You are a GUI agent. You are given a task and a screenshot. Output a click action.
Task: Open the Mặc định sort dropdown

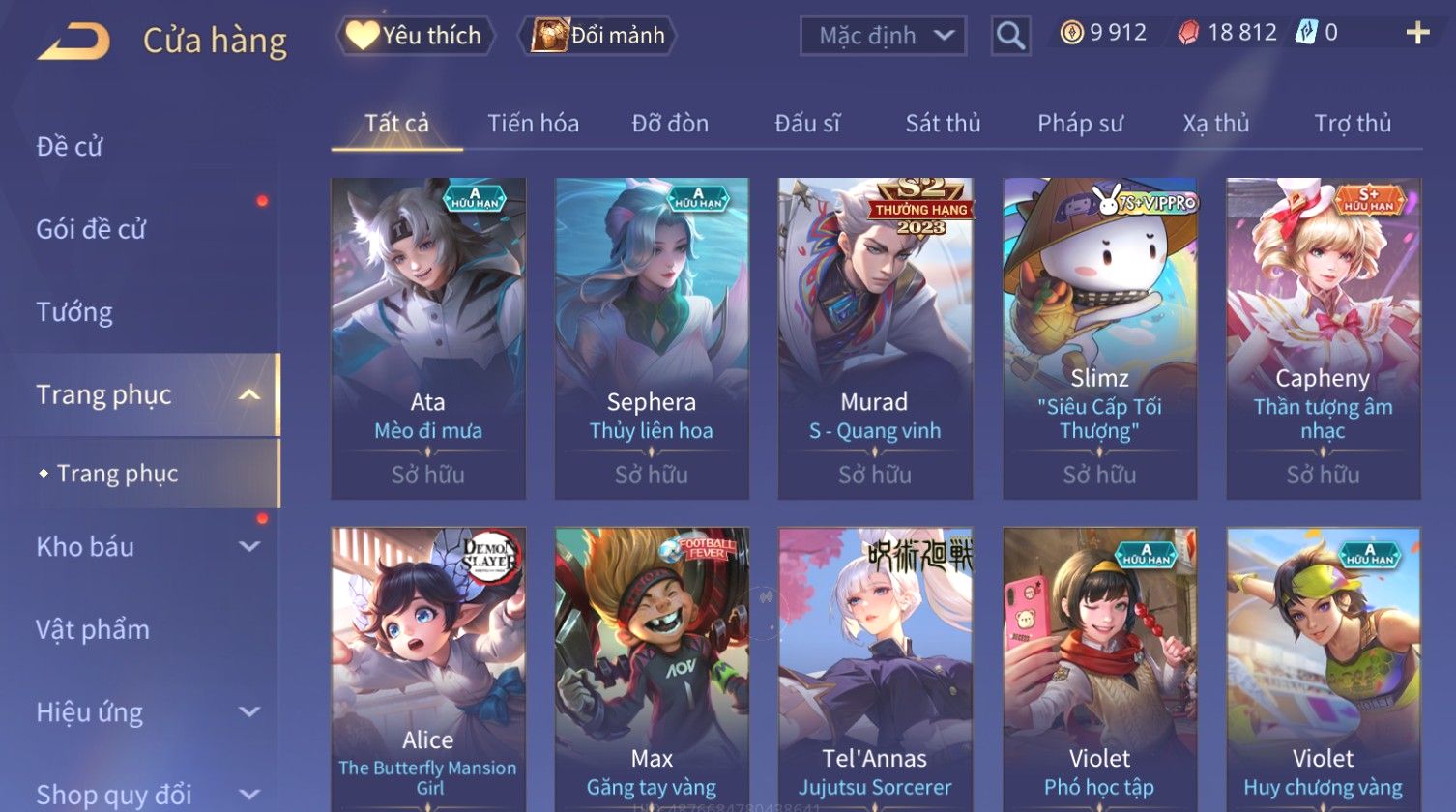coord(883,36)
